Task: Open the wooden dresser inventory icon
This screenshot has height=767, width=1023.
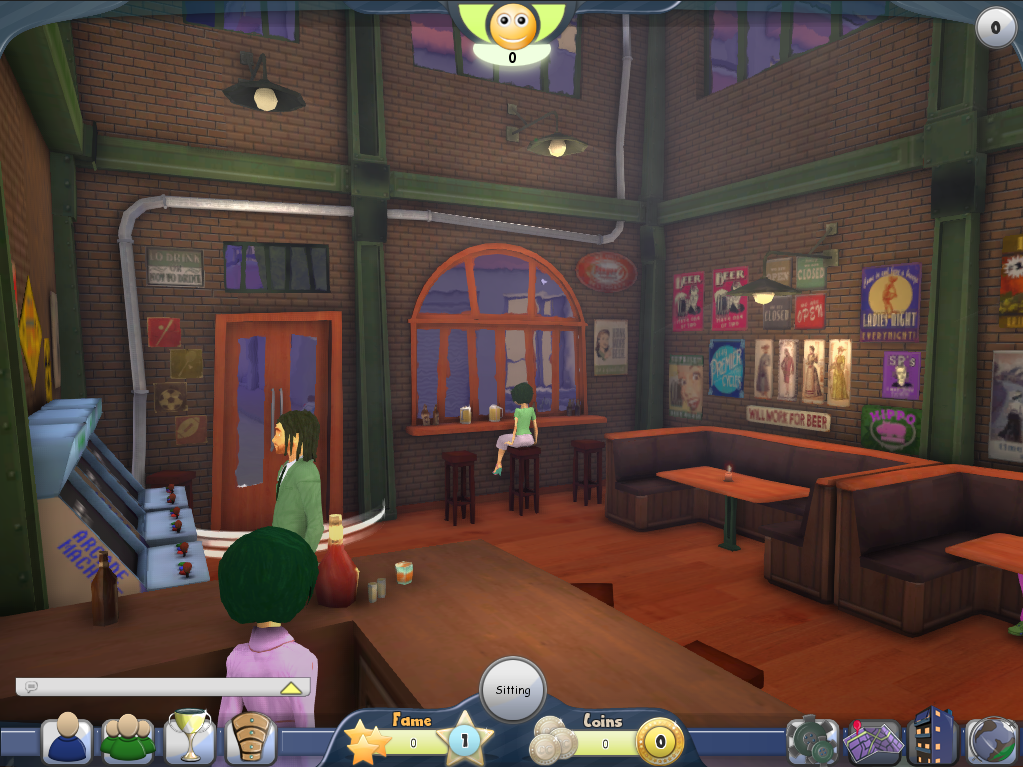Action: 251,740
